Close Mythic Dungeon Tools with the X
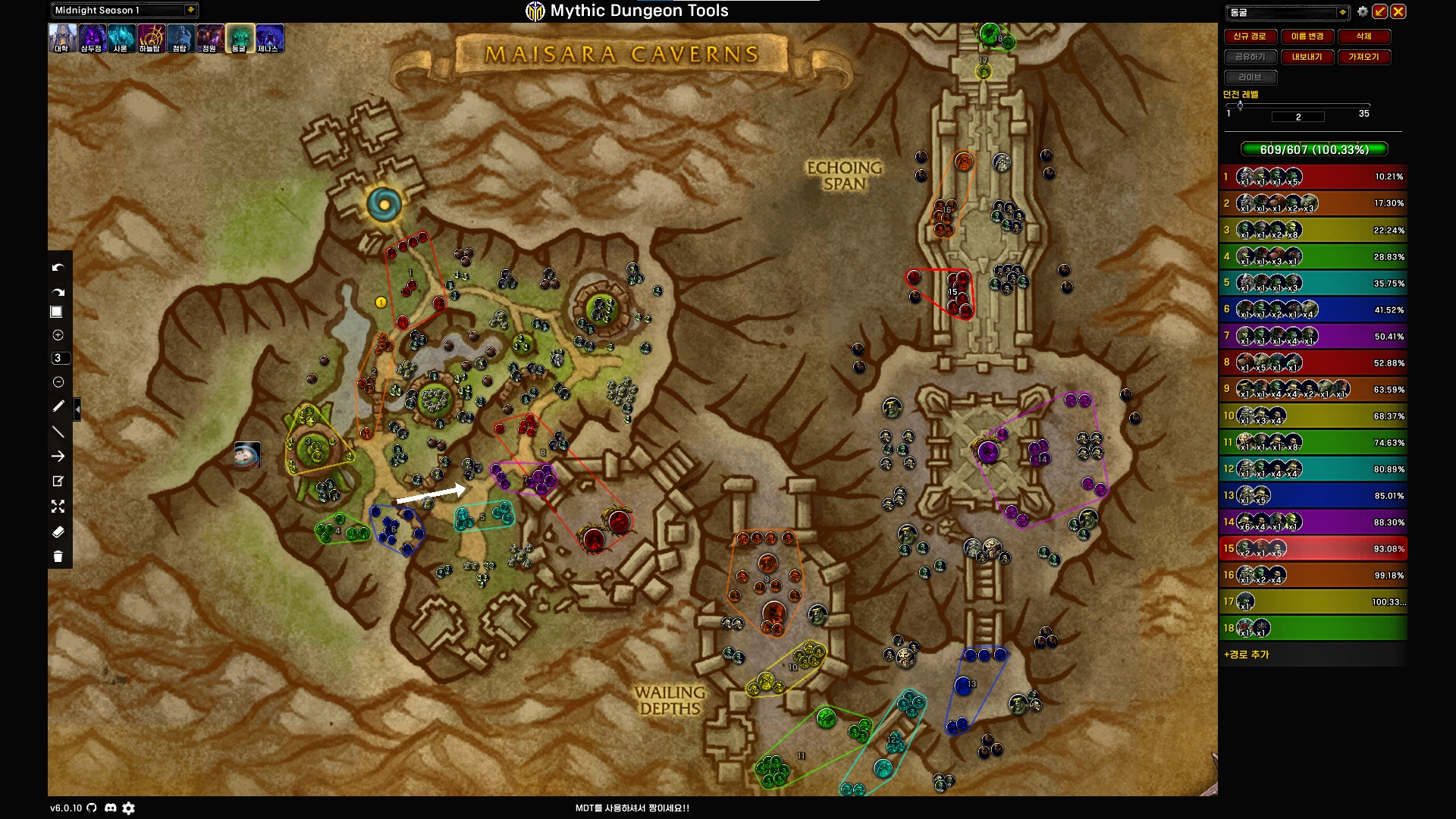The image size is (1456, 819). pyautogui.click(x=1398, y=11)
